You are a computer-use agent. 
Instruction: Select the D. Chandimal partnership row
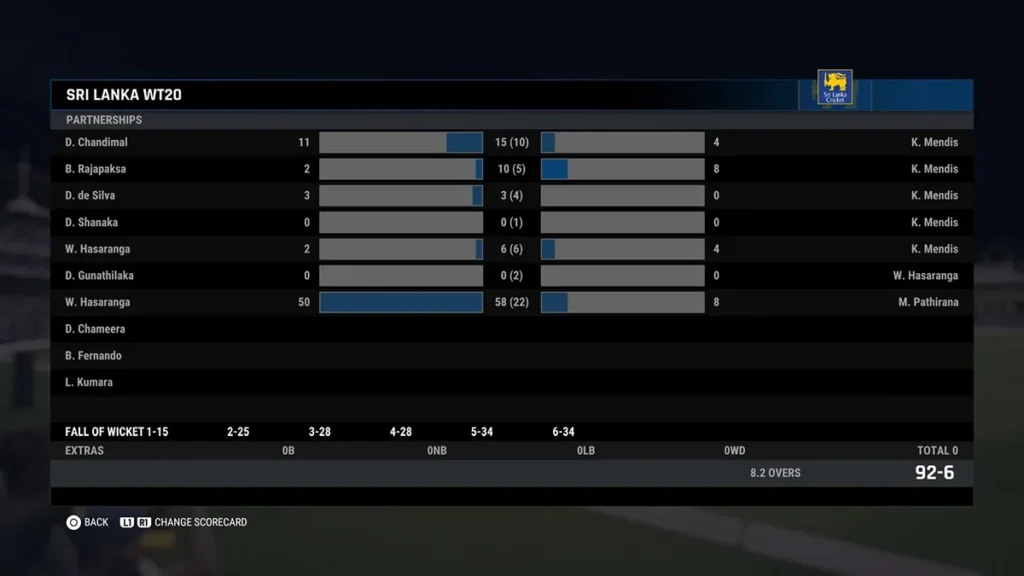click(97, 143)
